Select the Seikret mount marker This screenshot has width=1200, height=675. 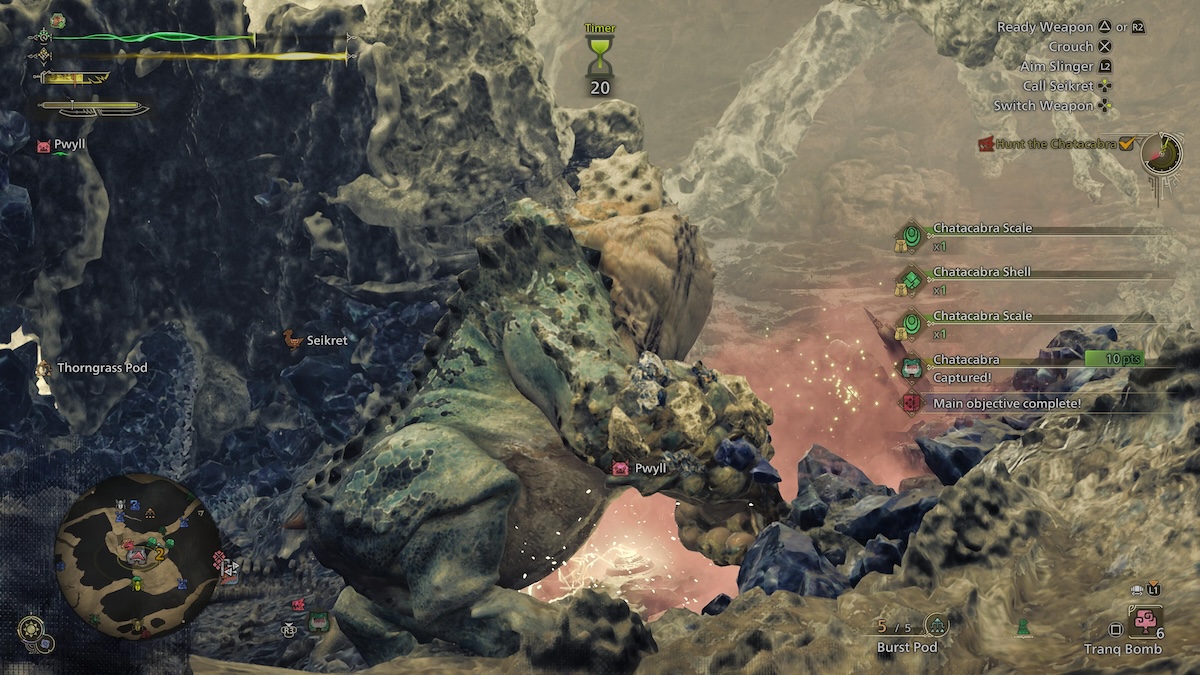point(292,340)
